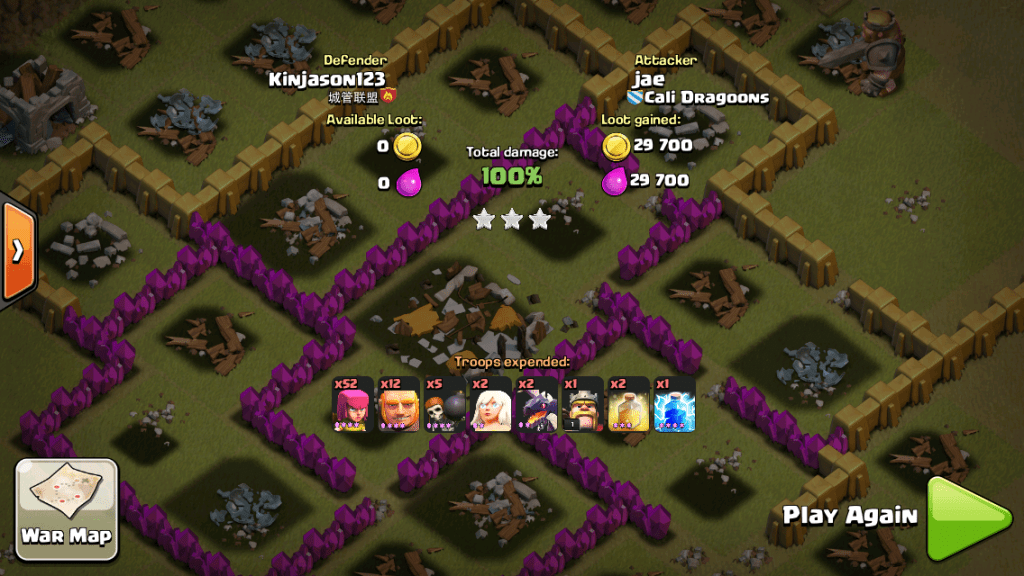Play the replay again
This screenshot has width=1024, height=576.
click(966, 518)
